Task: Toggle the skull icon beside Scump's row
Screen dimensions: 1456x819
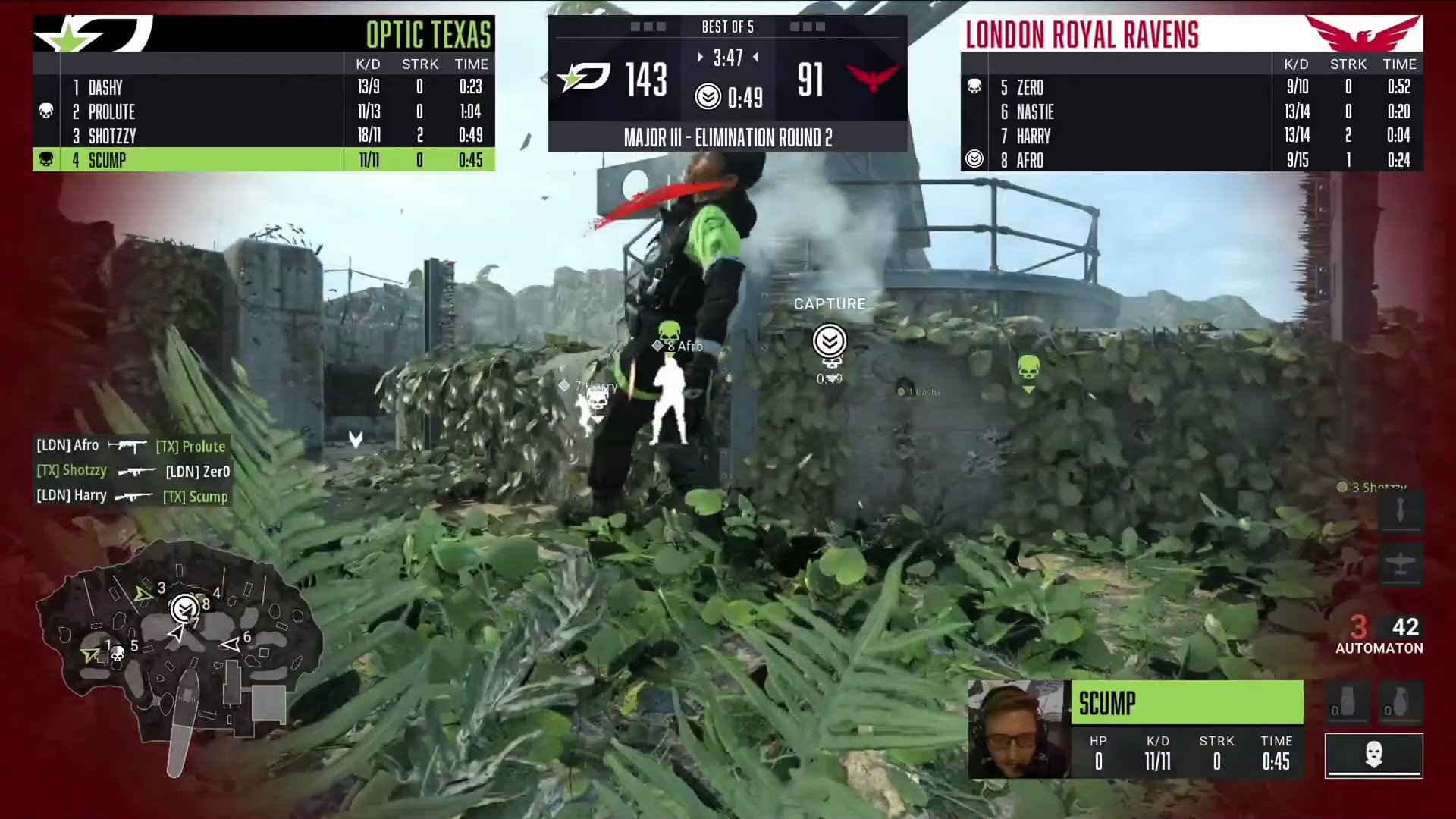Action: 45,159
